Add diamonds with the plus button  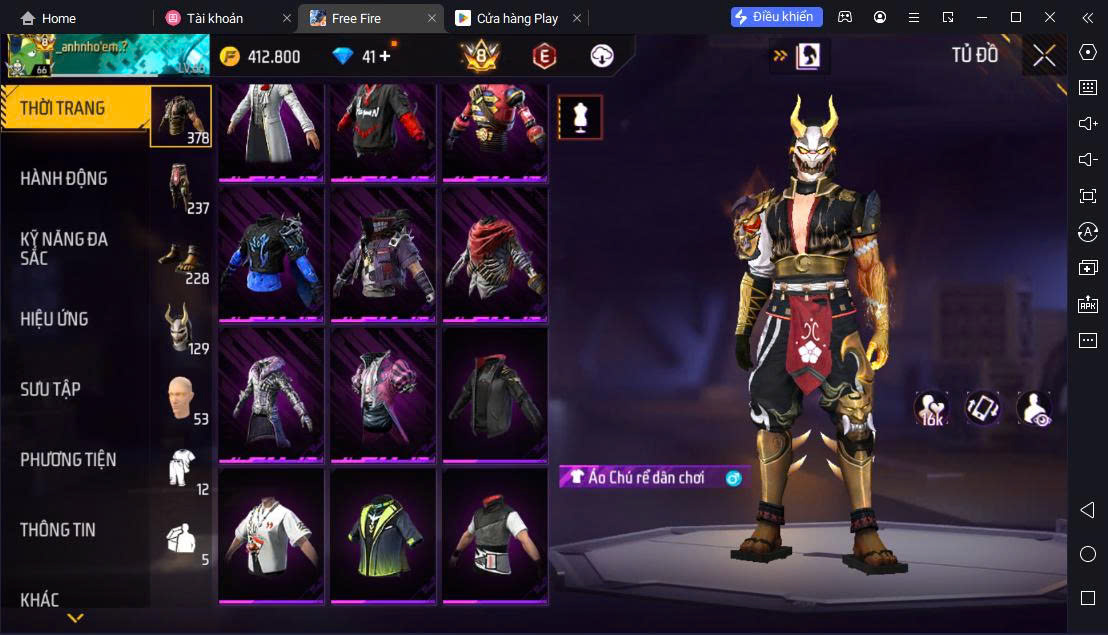pos(385,56)
